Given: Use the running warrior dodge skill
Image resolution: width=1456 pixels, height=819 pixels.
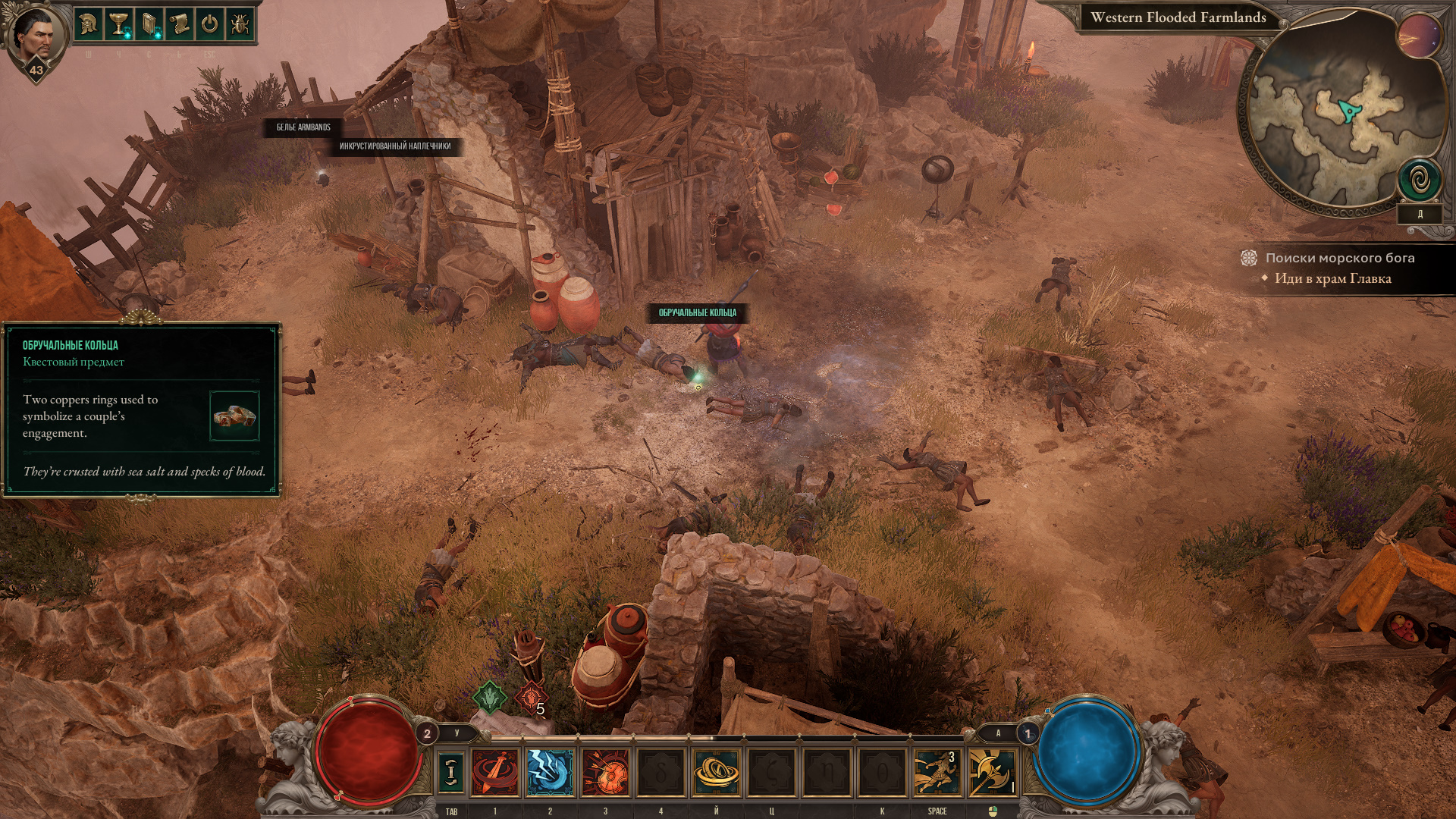Looking at the screenshot, I should pos(937,772).
